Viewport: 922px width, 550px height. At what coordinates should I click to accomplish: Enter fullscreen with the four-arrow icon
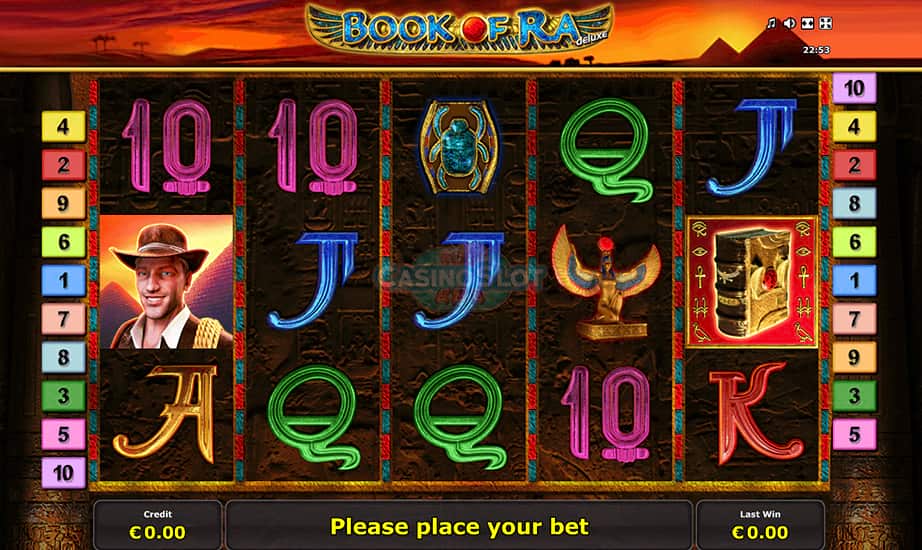pos(825,23)
